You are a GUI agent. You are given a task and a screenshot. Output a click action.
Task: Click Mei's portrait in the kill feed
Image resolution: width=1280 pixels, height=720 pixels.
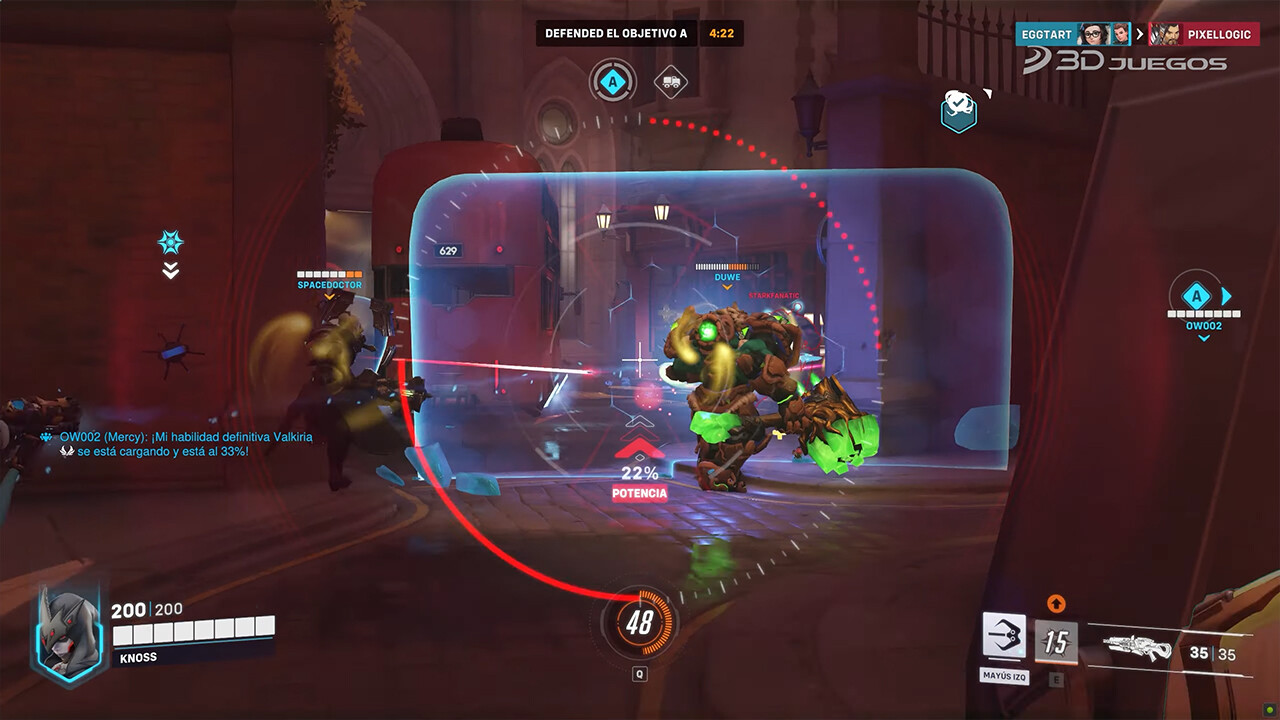pyautogui.click(x=1094, y=33)
